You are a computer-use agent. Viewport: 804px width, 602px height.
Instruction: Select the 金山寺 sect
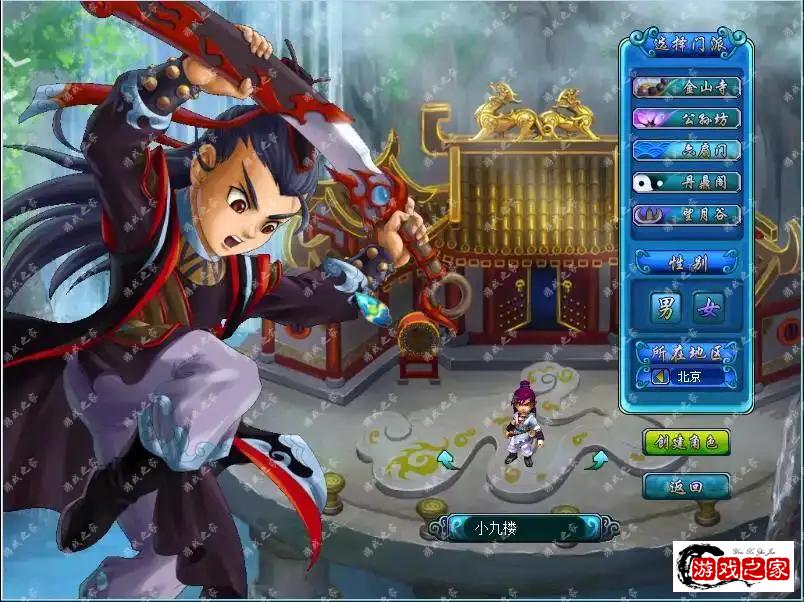pos(686,87)
